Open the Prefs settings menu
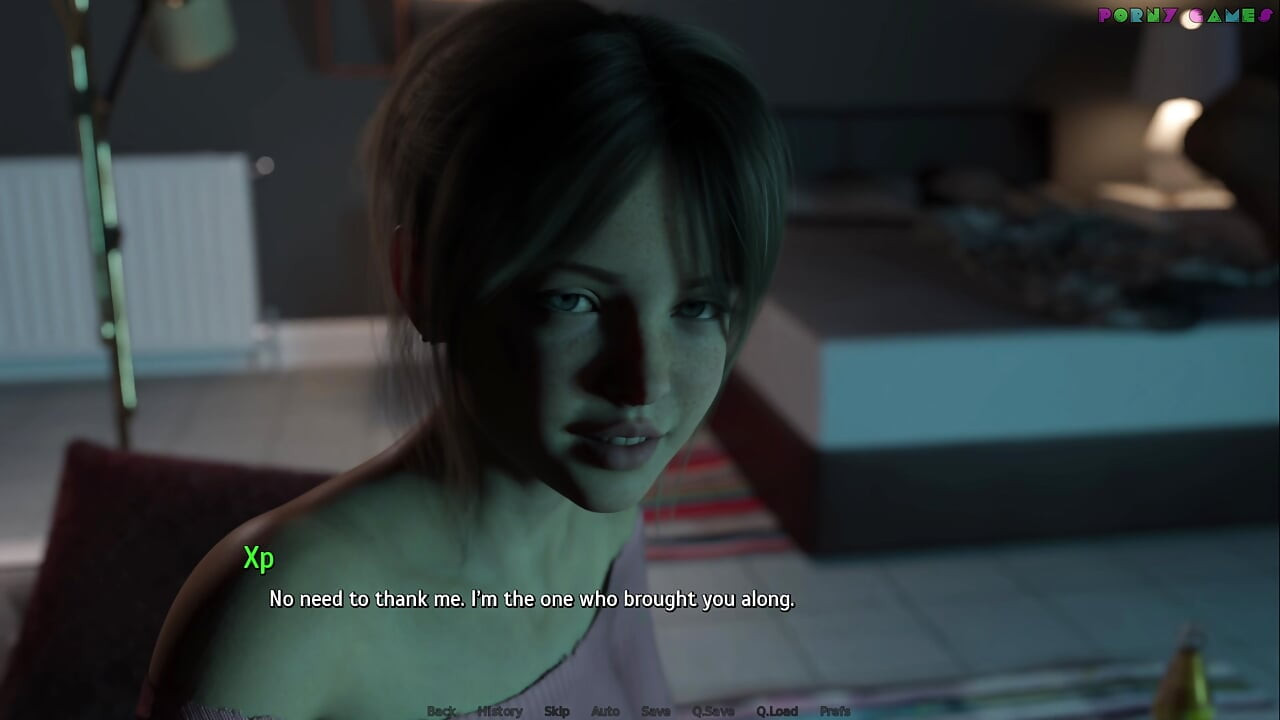This screenshot has height=720, width=1280. [835, 711]
